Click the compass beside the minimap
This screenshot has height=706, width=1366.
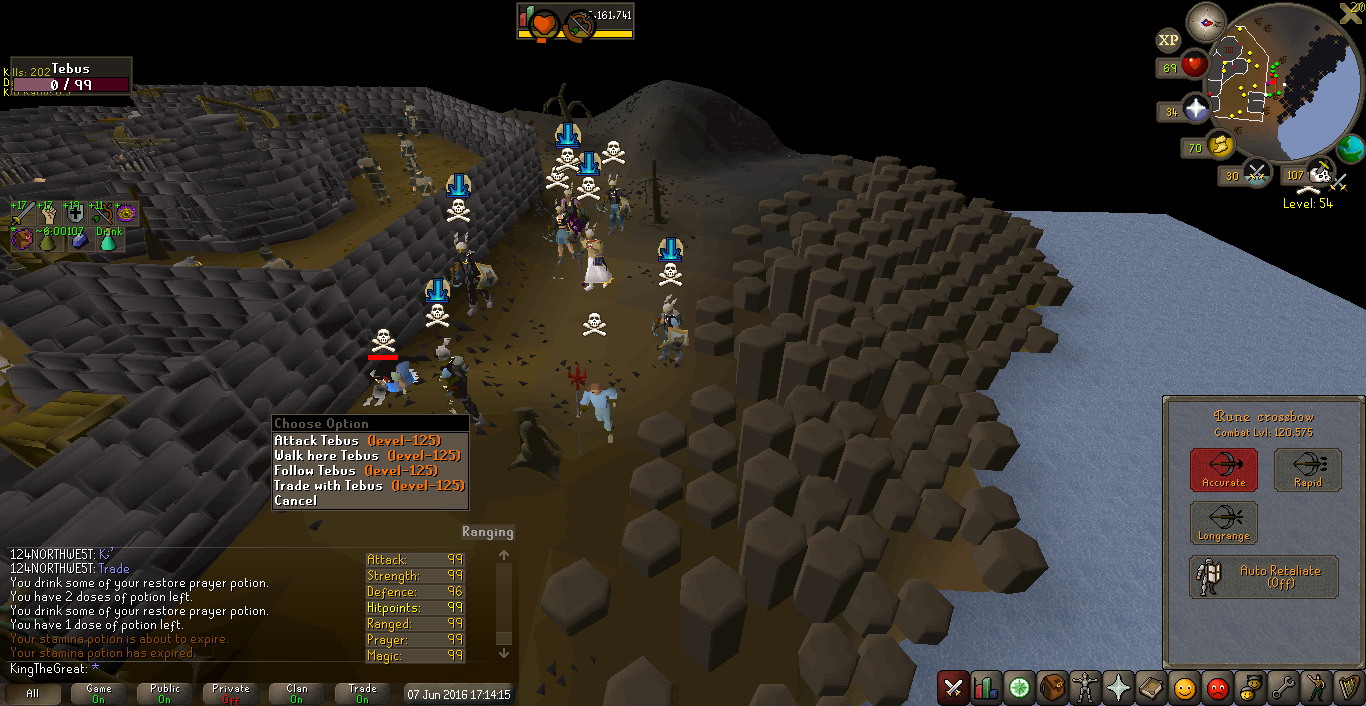pyautogui.click(x=1206, y=22)
